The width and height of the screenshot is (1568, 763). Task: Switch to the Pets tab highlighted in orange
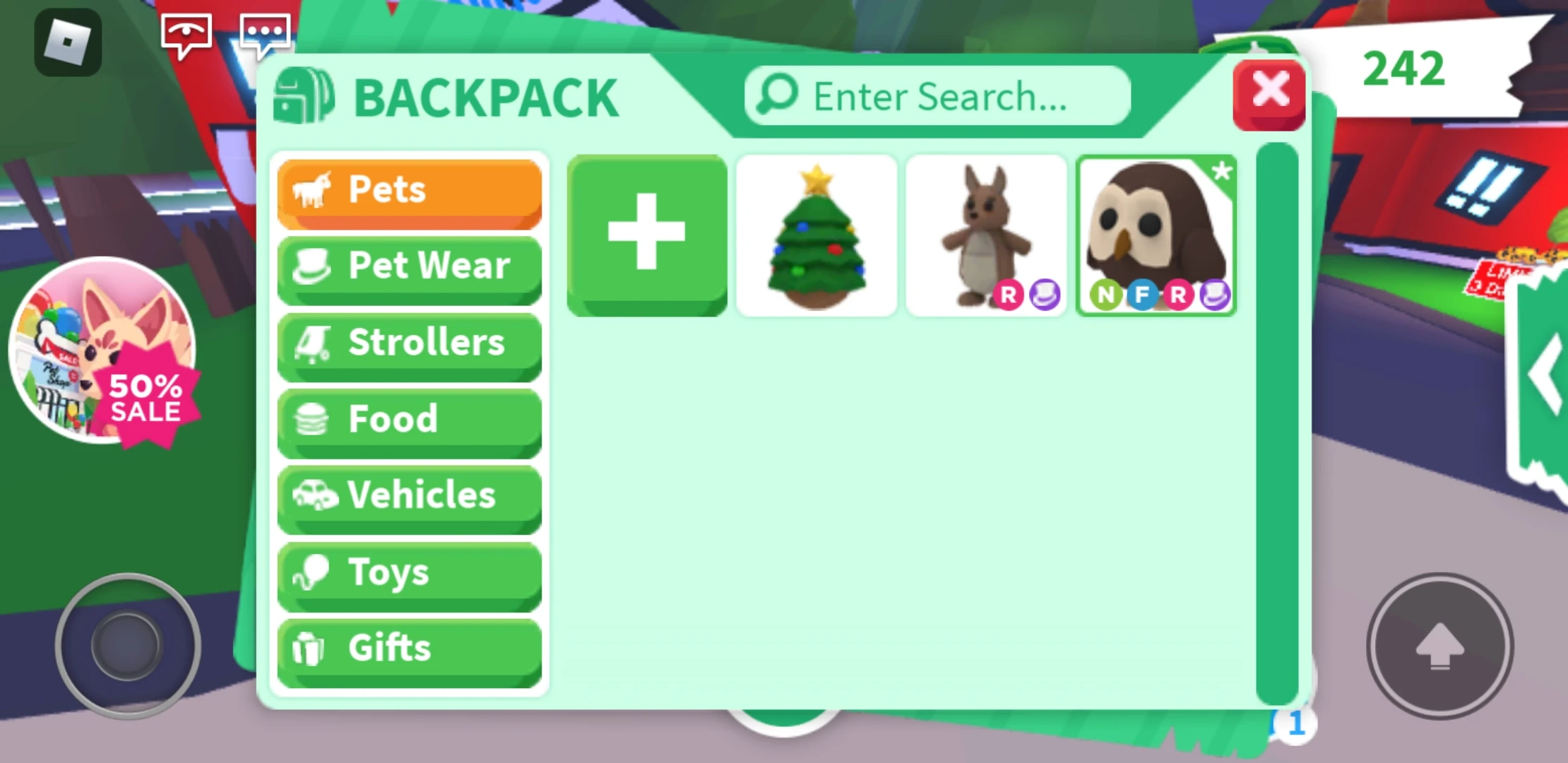410,189
